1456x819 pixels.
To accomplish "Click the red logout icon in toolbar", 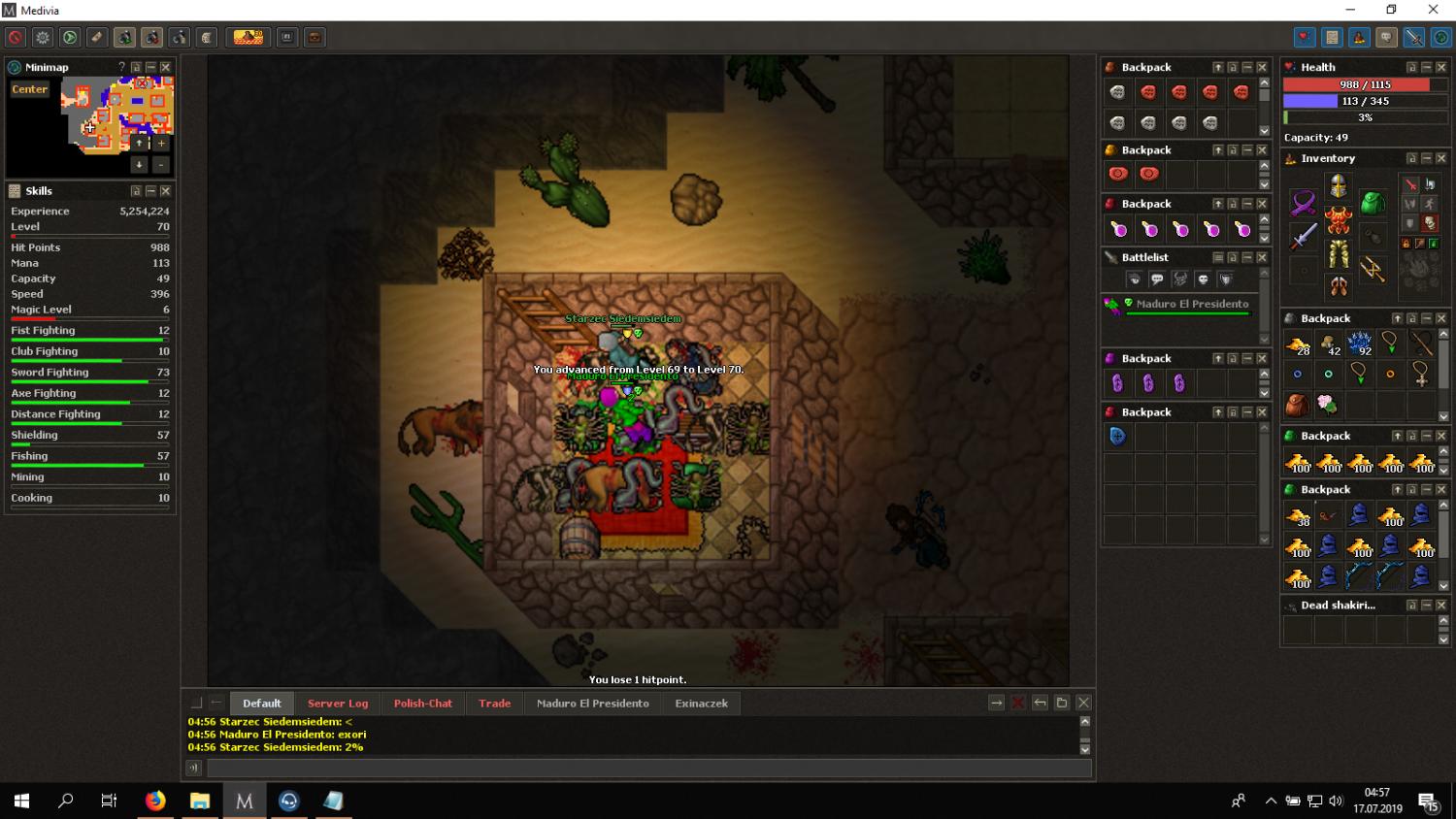I will [16, 38].
